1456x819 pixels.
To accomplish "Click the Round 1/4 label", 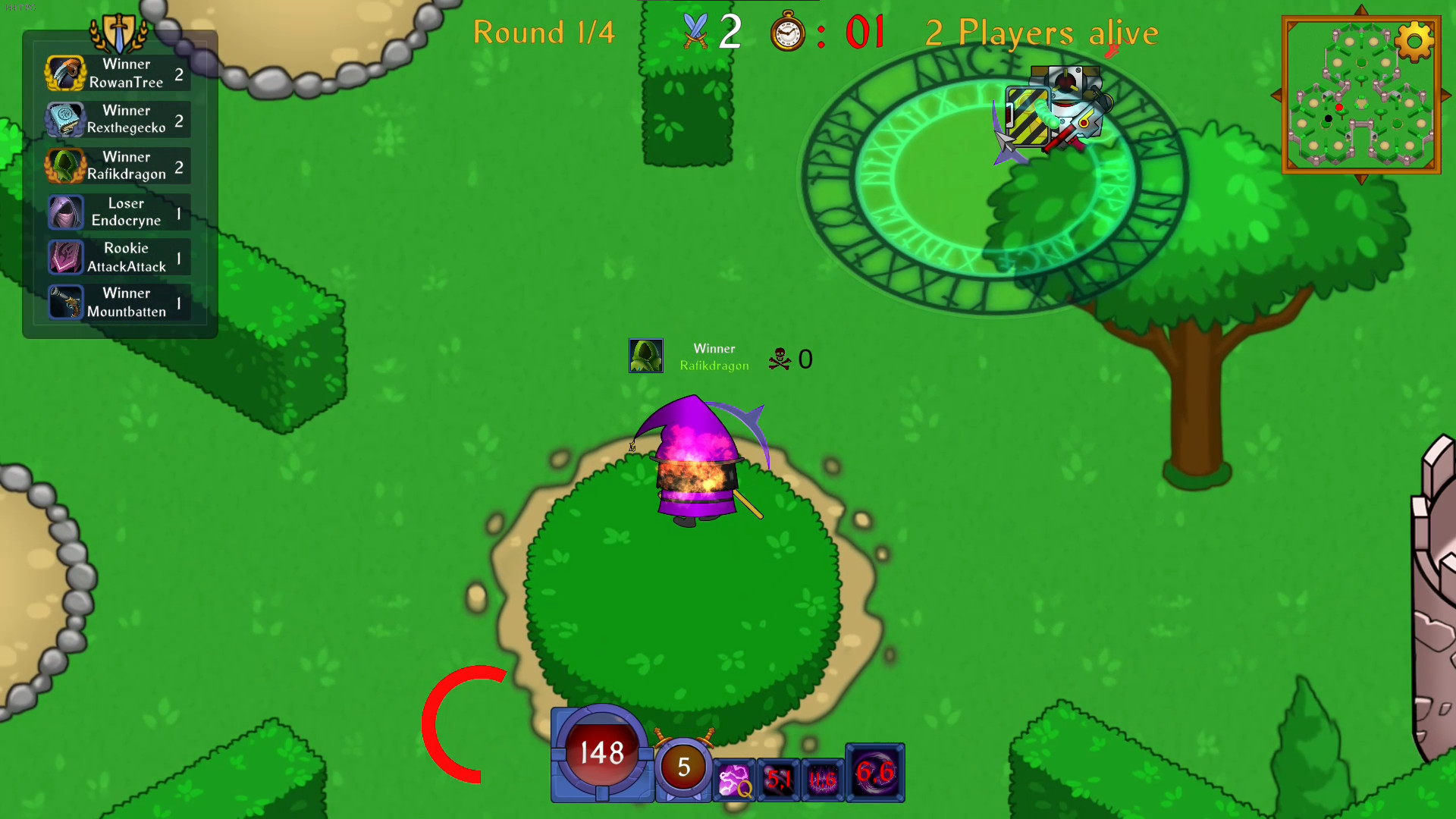I will click(x=543, y=33).
